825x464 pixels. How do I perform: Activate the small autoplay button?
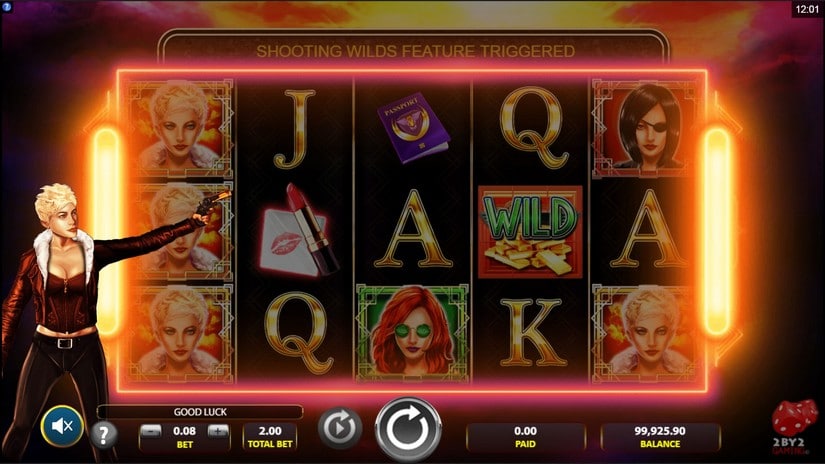click(339, 428)
